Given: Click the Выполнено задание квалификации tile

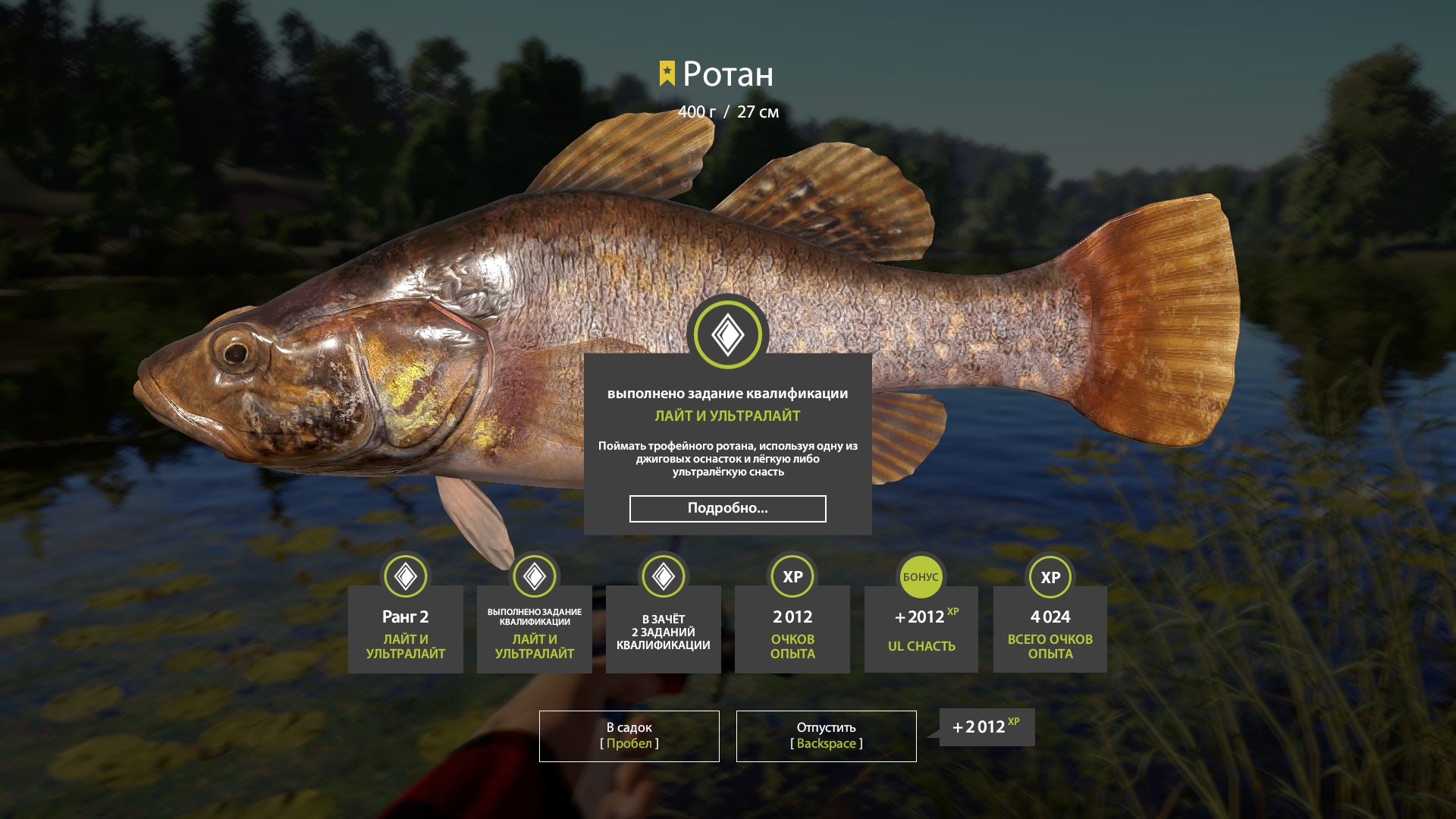Looking at the screenshot, I should [x=535, y=629].
